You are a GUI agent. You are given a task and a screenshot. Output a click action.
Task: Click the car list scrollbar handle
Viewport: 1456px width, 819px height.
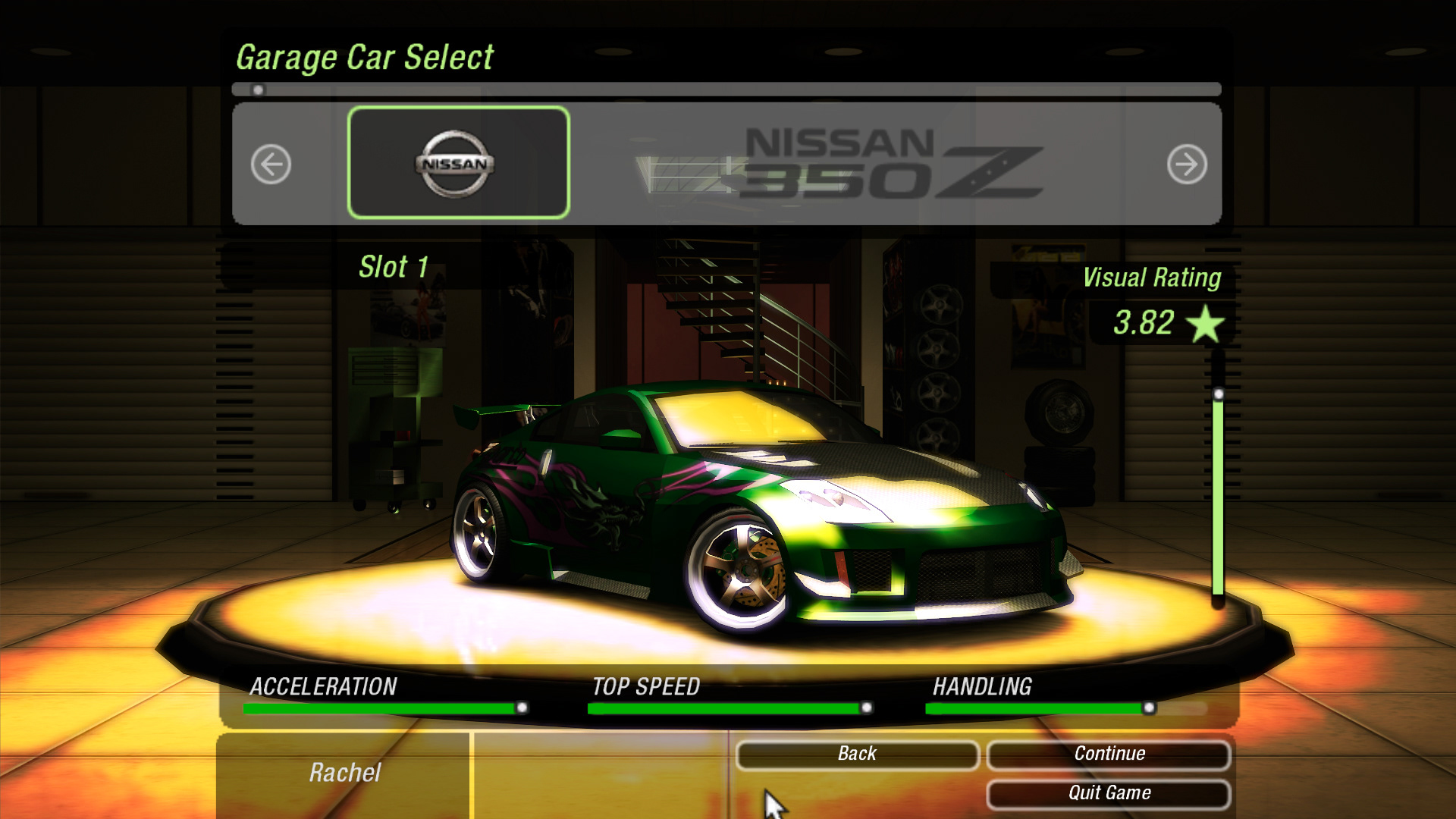258,90
